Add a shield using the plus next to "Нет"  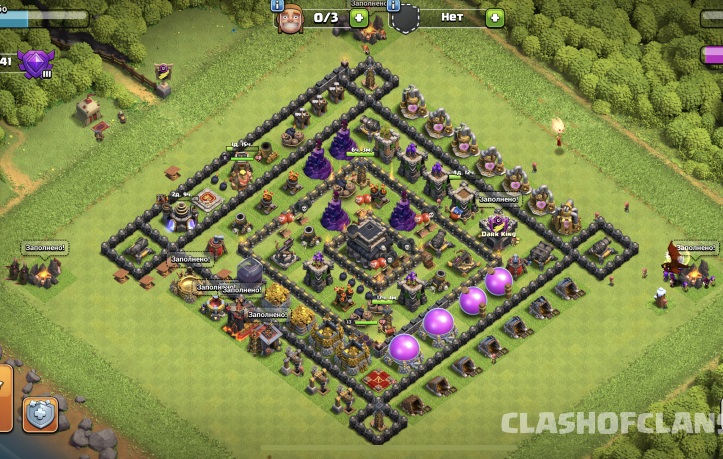[x=495, y=18]
